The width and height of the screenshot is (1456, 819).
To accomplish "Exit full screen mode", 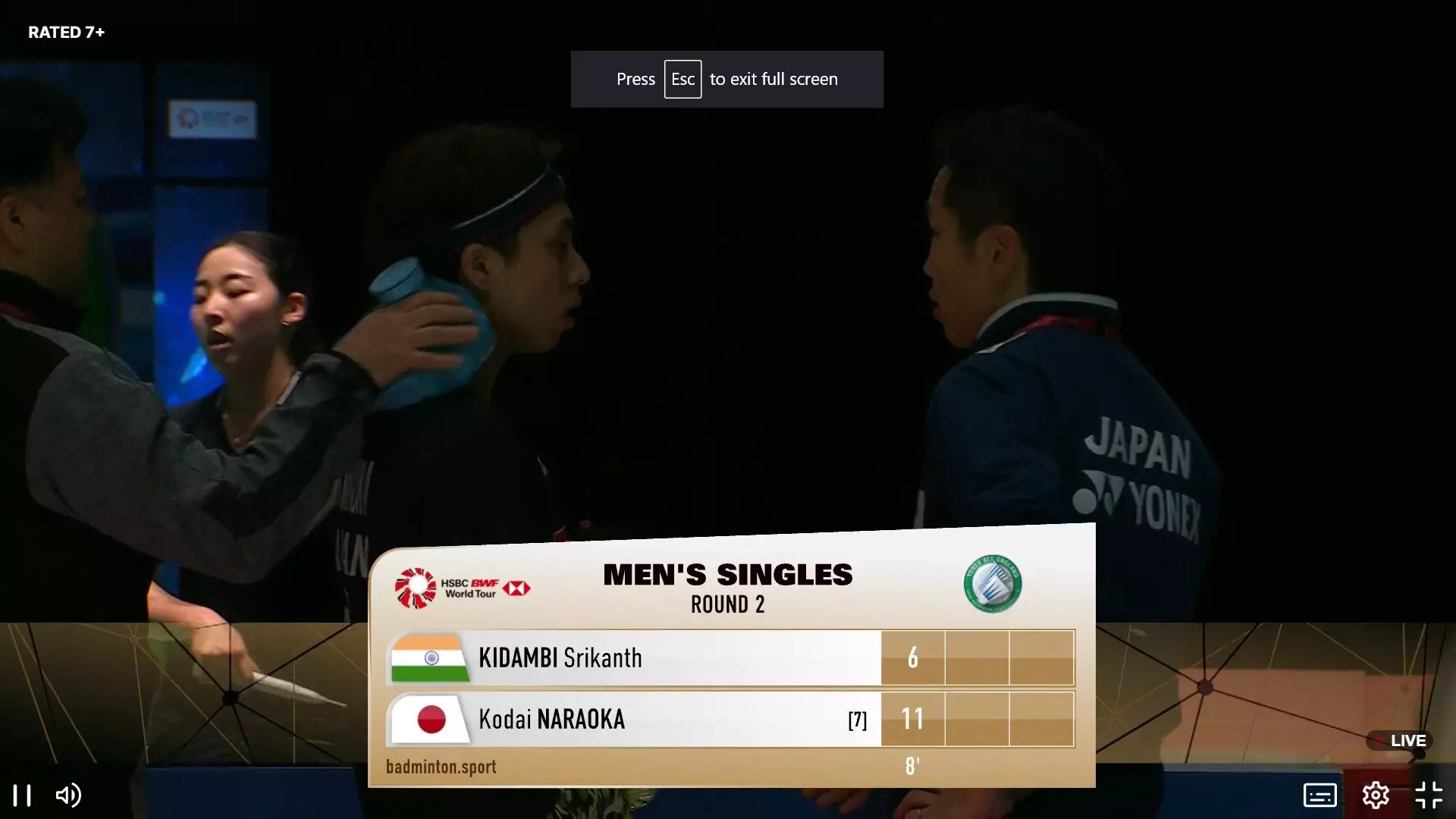I will (1429, 795).
